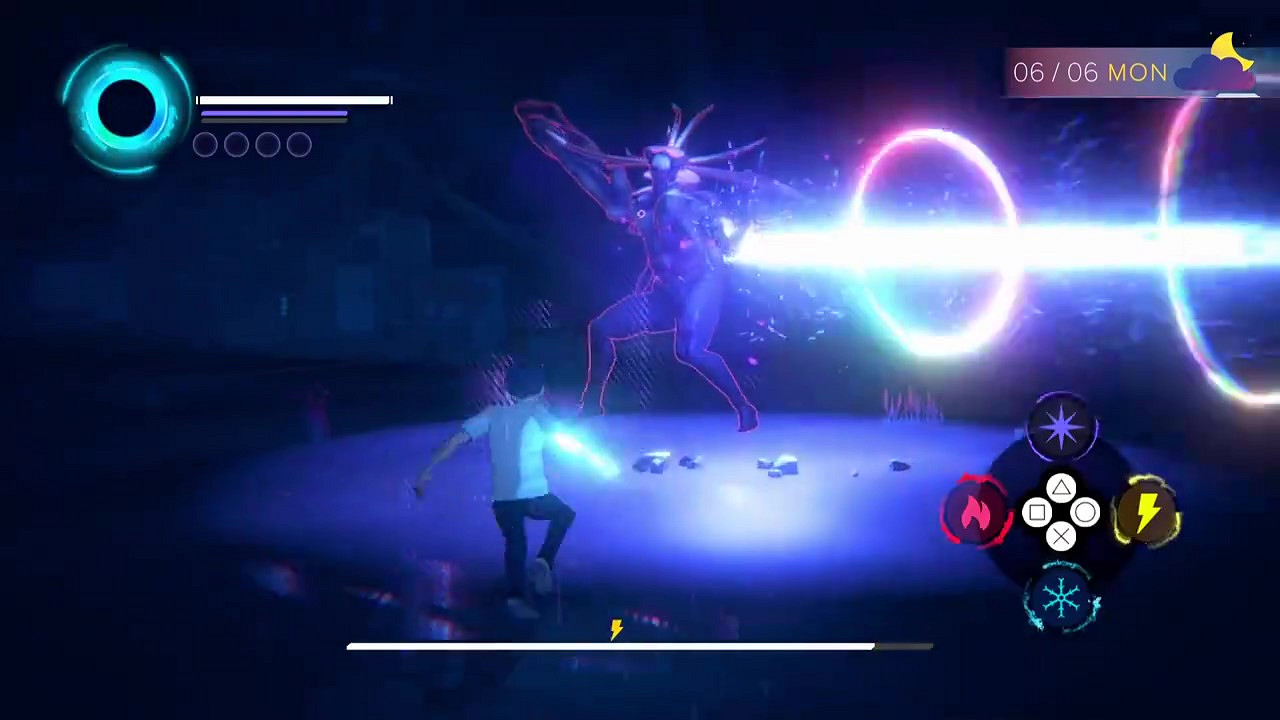The width and height of the screenshot is (1280, 720).
Task: Click the Cross face button icon
Action: coord(1062,536)
